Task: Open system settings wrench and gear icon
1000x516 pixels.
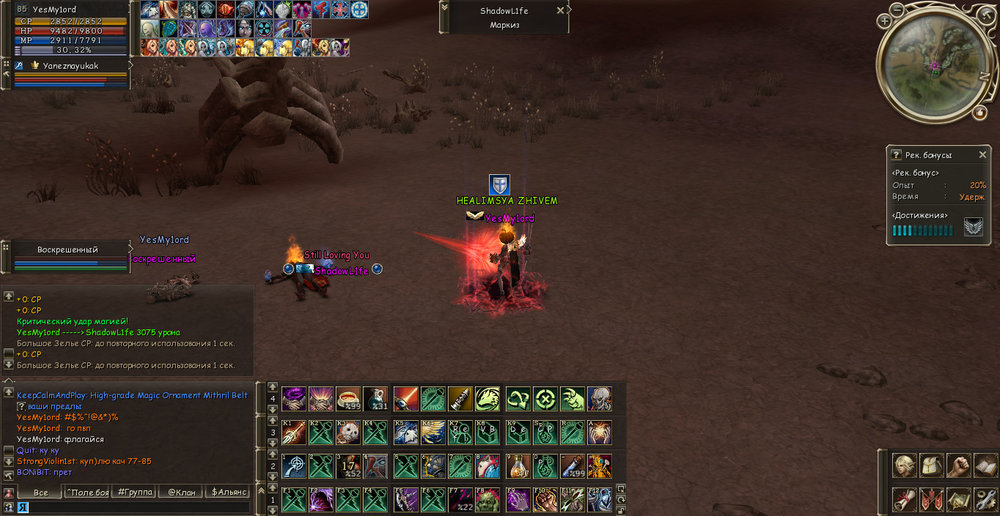Action: coord(986,498)
